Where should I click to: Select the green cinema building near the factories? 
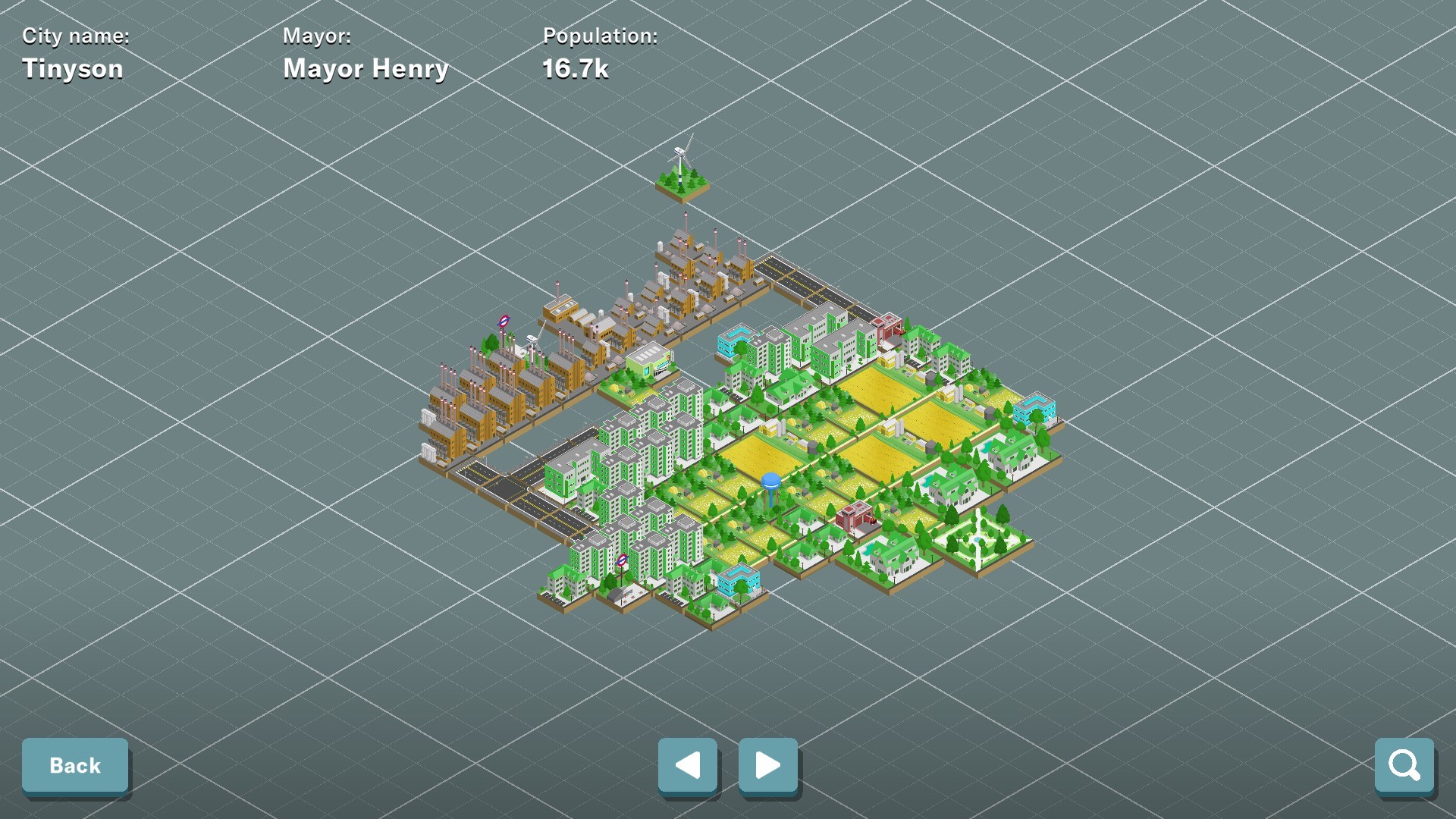650,362
